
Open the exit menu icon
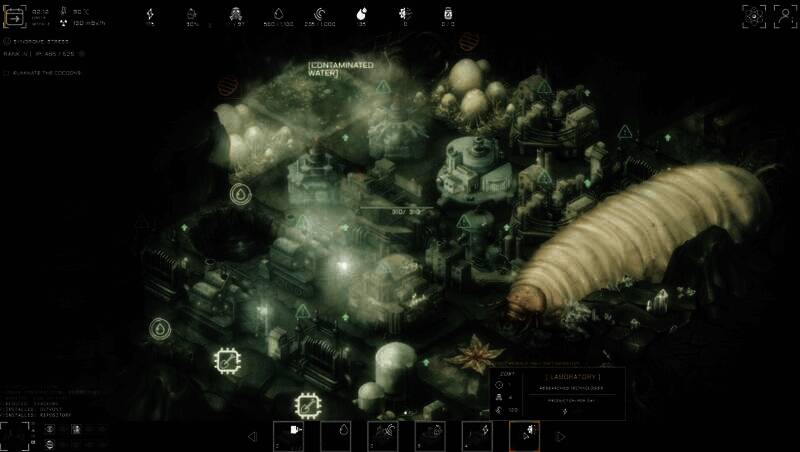(x=17, y=17)
